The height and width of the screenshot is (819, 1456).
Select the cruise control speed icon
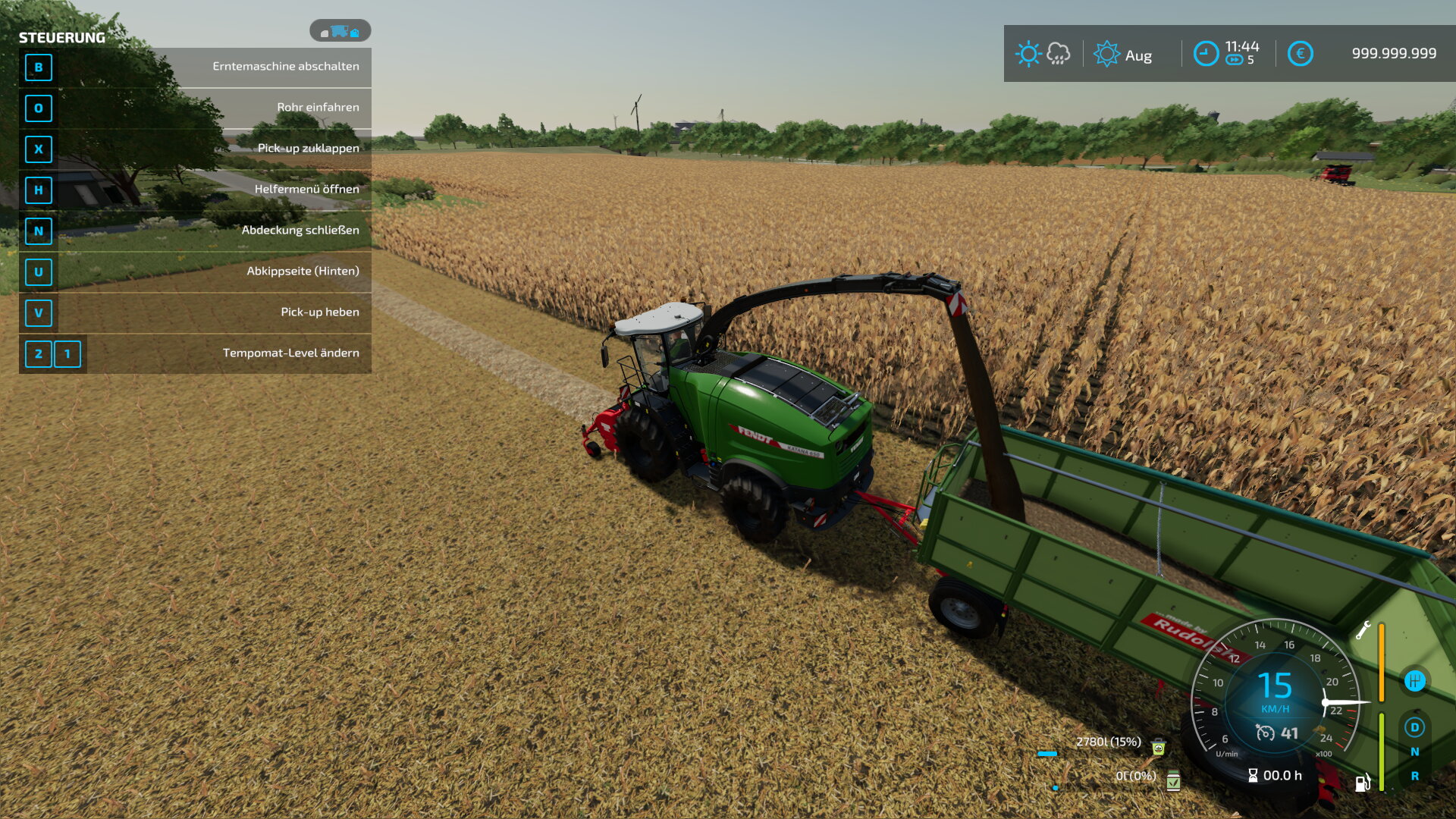1265,733
